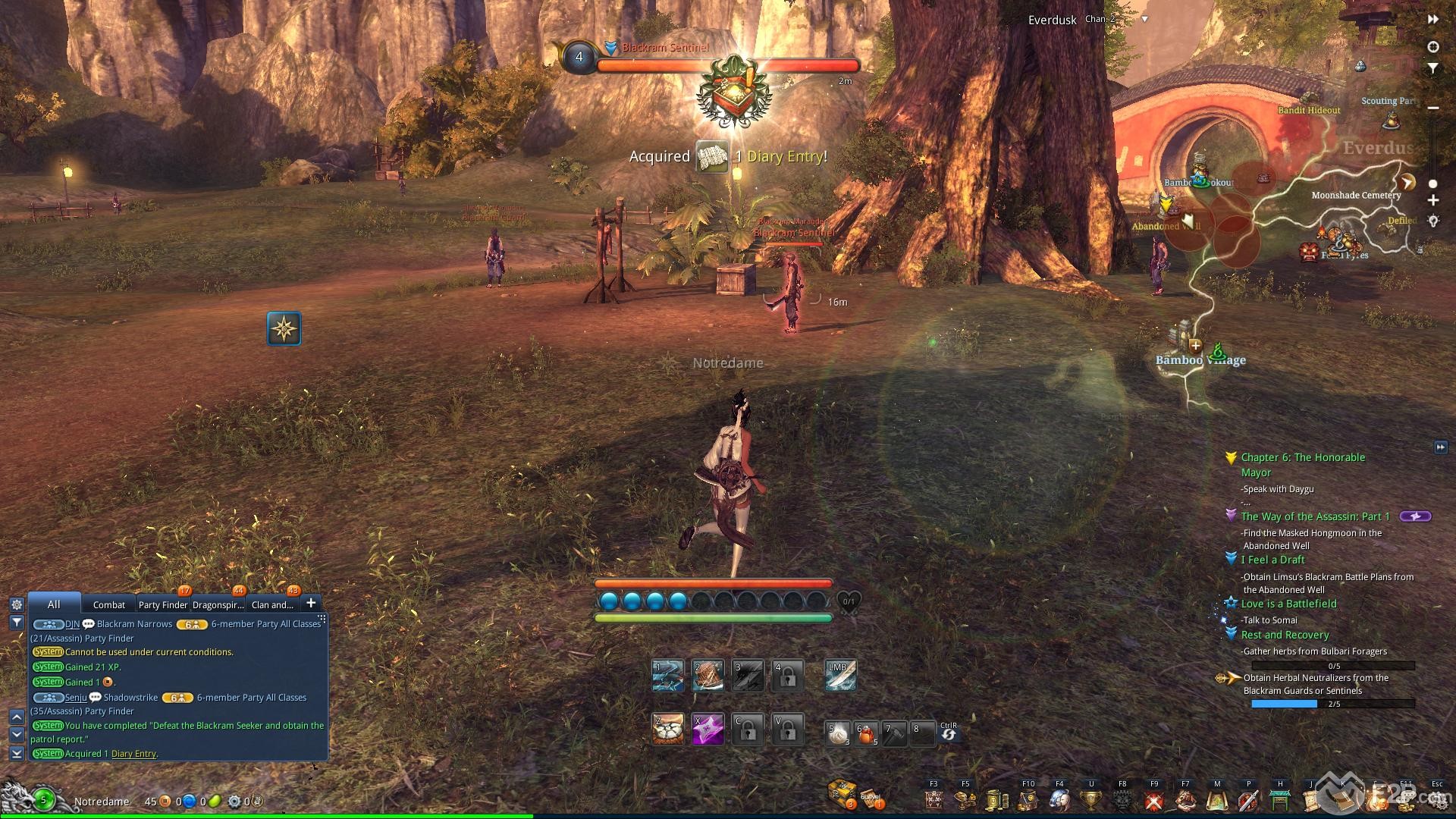Open the Channel dropdown near Everdusk
The width and height of the screenshot is (1456, 819).
click(x=1144, y=20)
